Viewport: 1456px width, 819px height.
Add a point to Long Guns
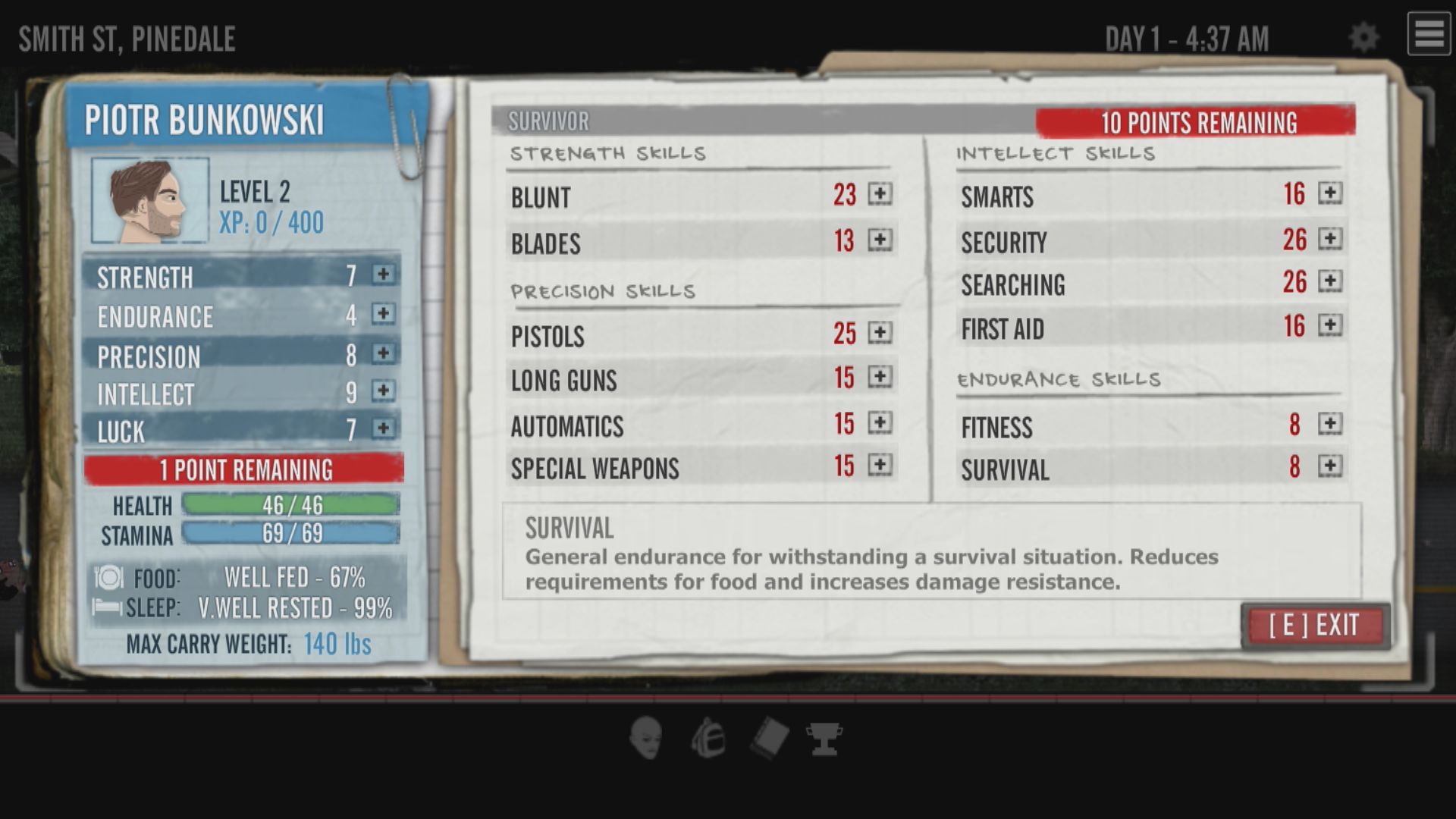pos(880,377)
